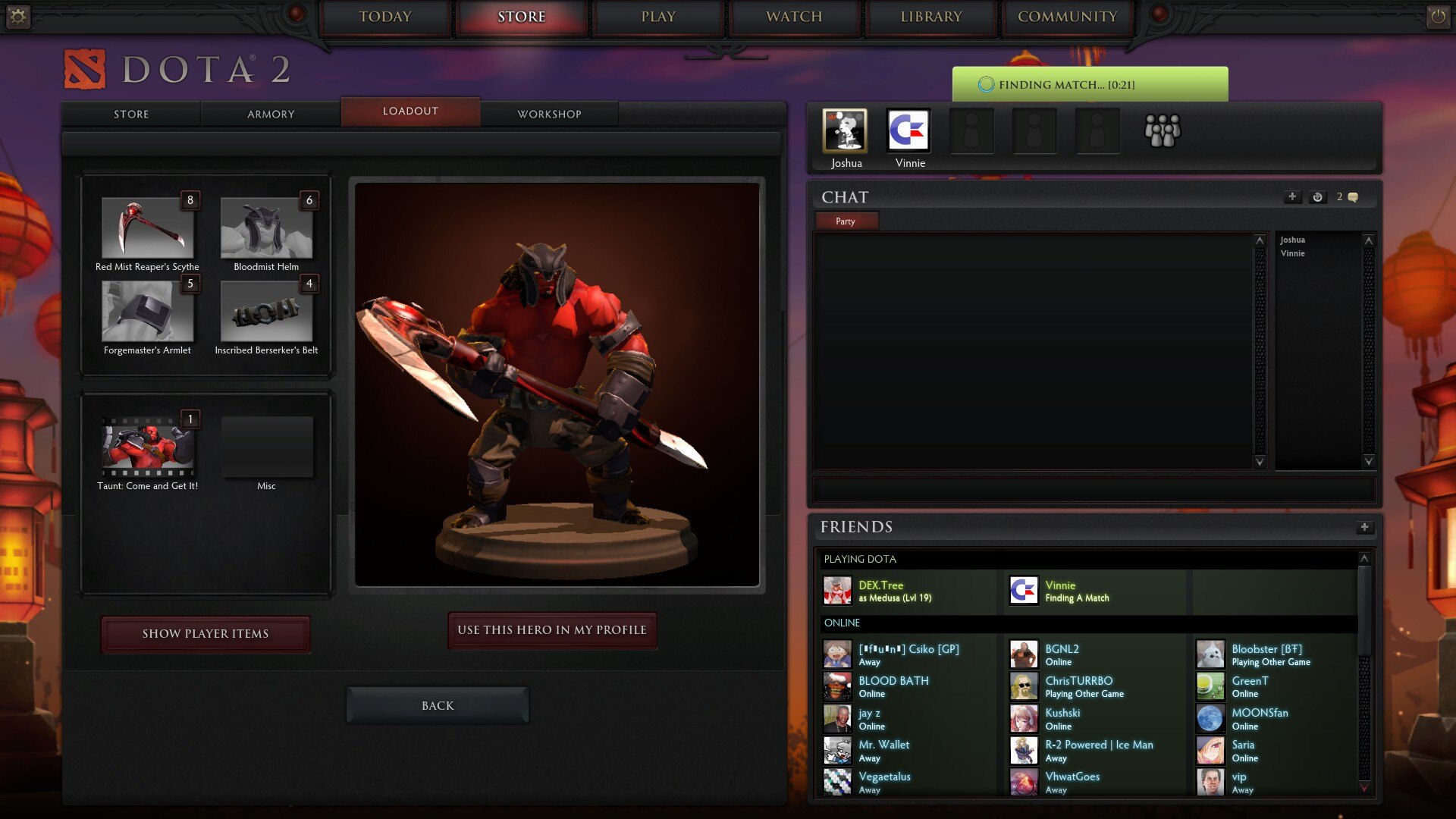This screenshot has height=819, width=1456.
Task: Select the Forgemaster's Armlet slot
Action: 148,312
